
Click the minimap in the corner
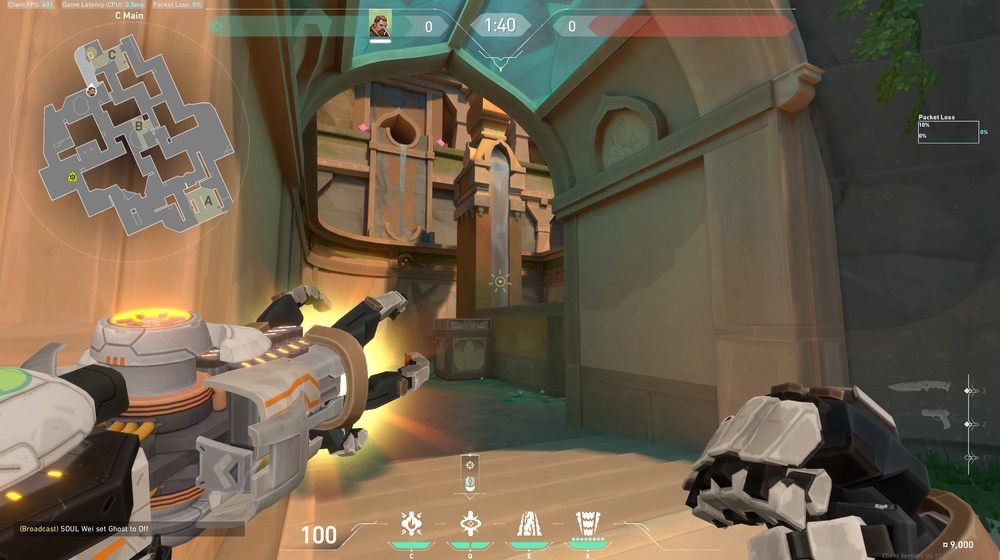click(135, 135)
